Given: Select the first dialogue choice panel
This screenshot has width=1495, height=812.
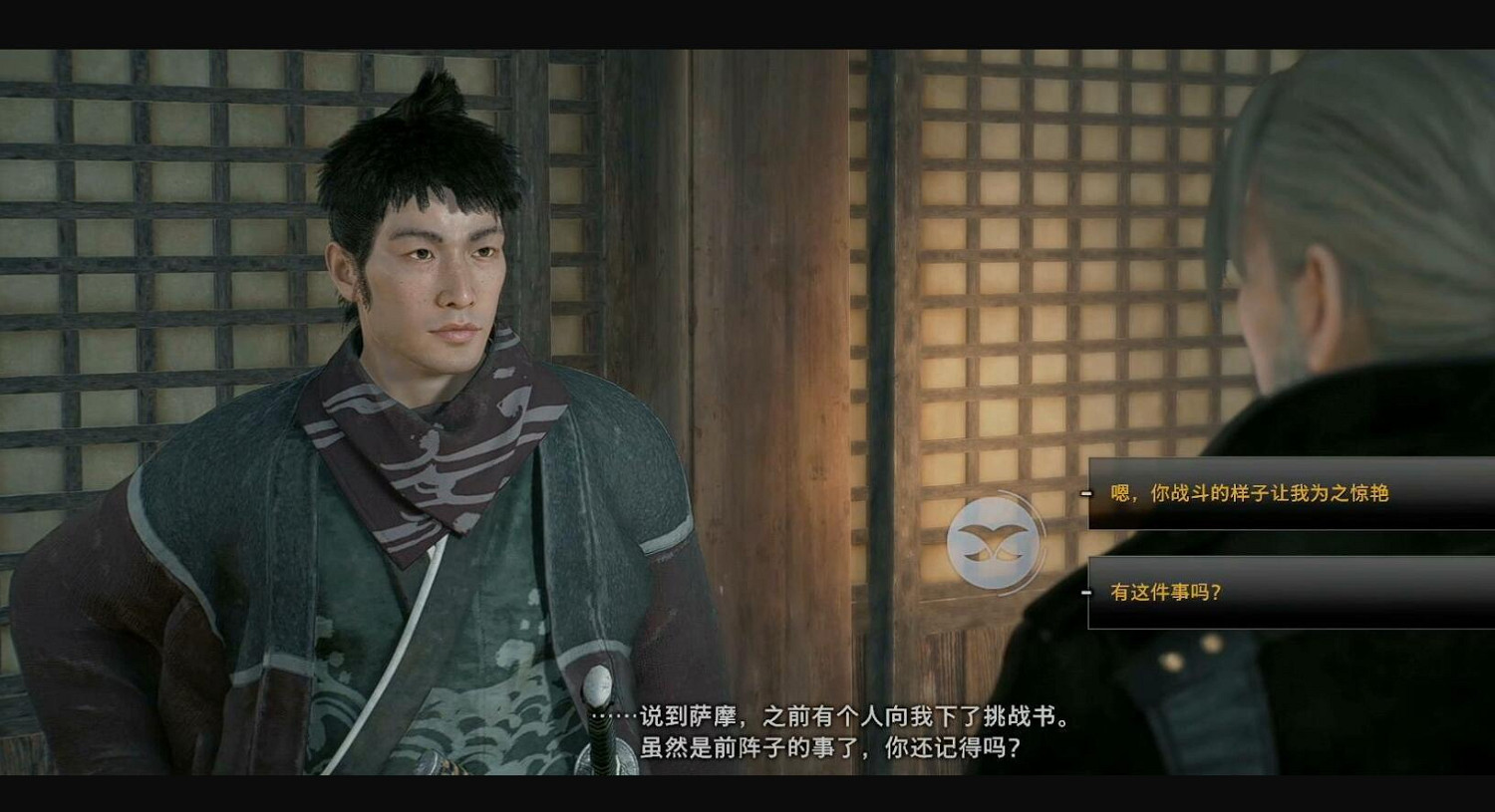Looking at the screenshot, I should coord(1286,491).
